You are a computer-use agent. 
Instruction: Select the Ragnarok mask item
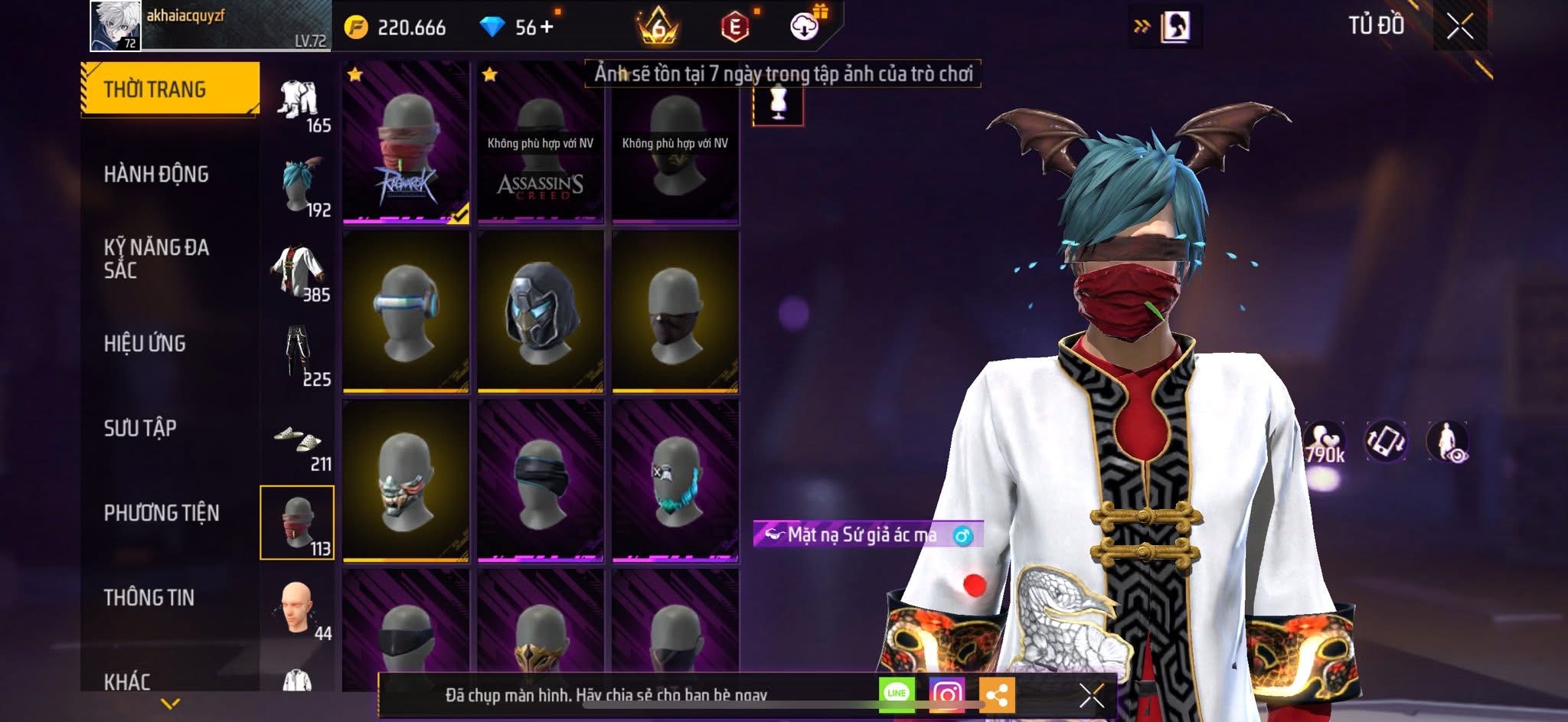pyautogui.click(x=406, y=142)
